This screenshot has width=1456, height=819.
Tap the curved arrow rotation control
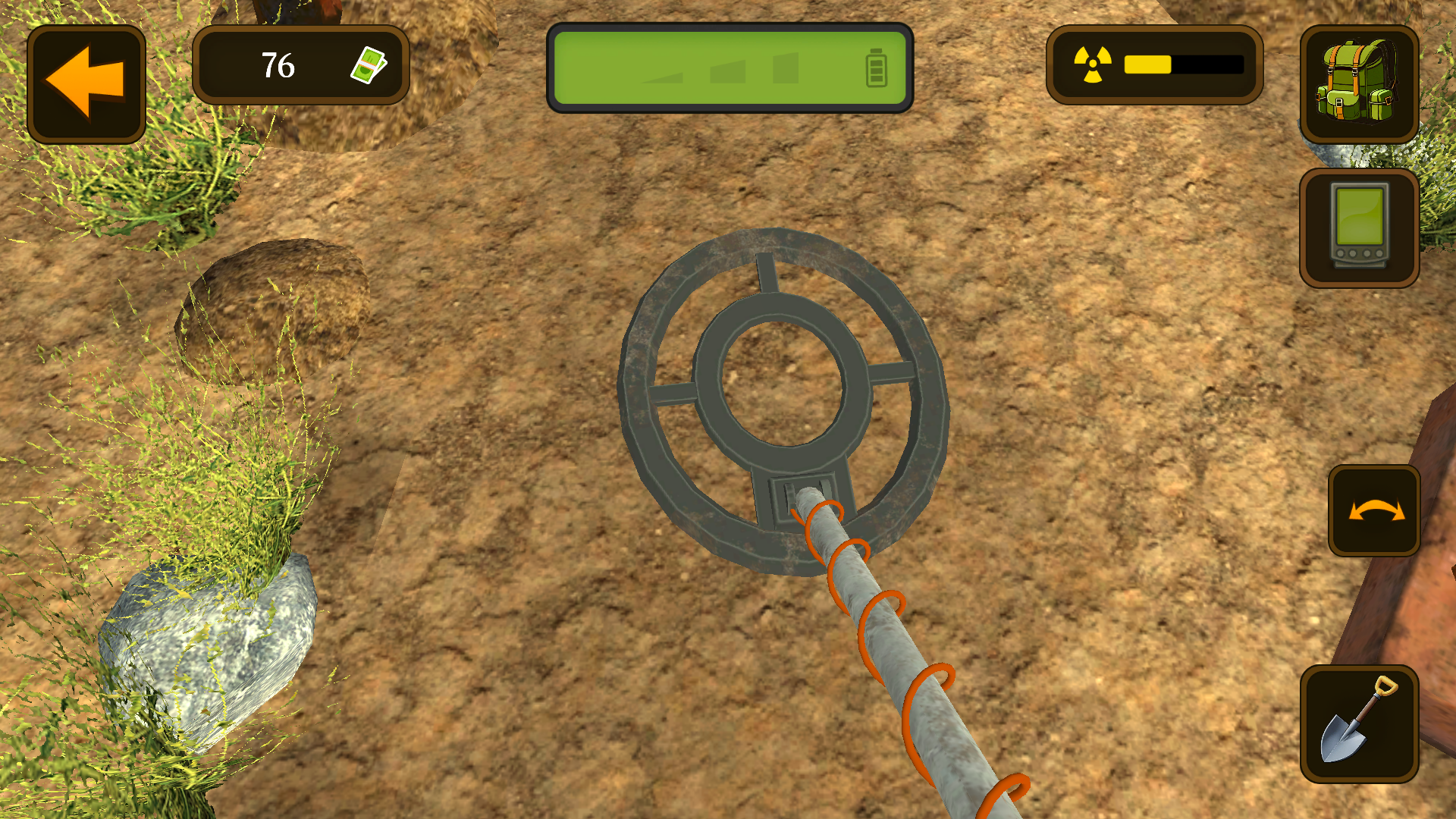1374,510
